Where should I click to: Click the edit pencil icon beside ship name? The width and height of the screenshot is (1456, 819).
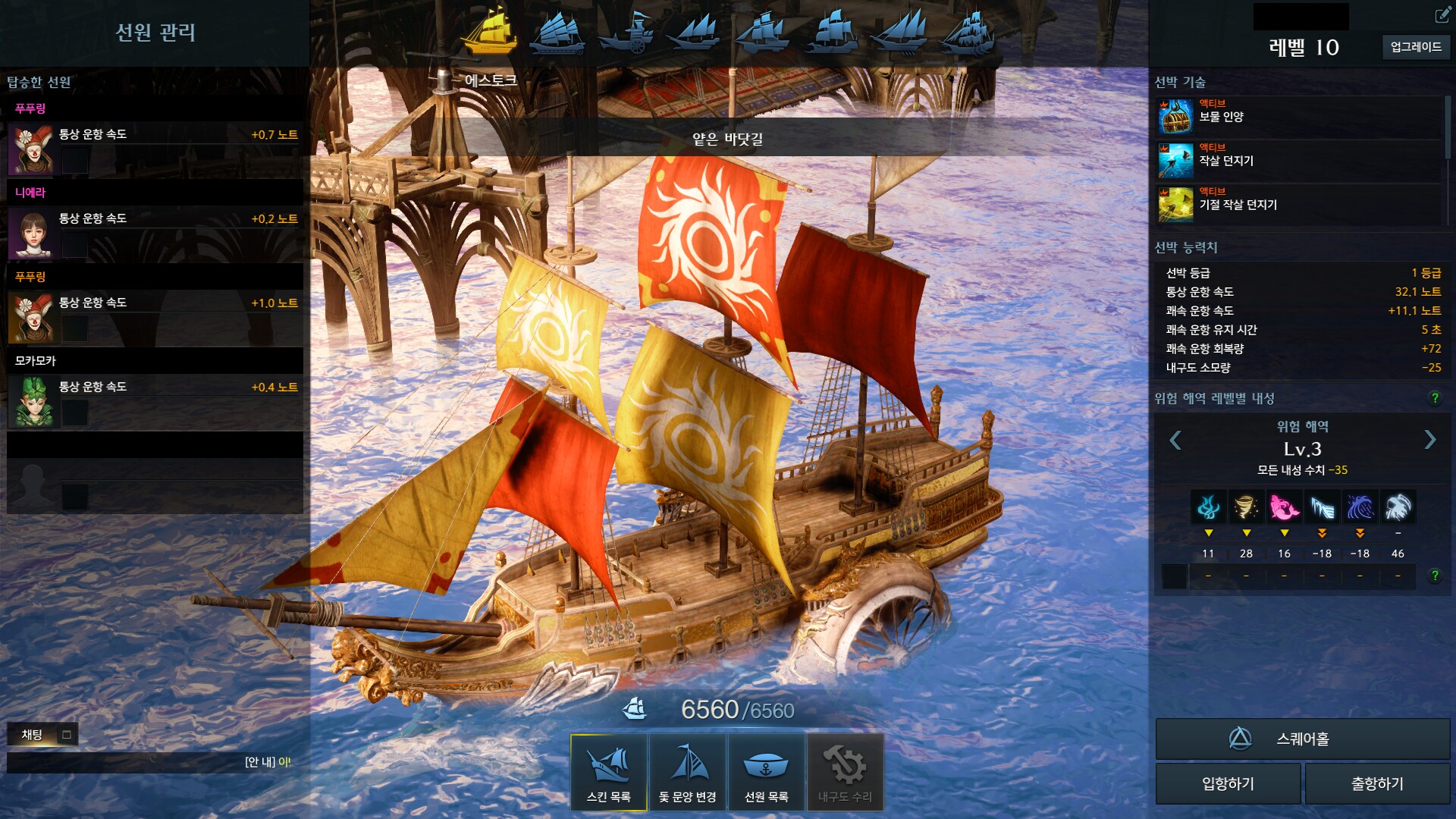click(1442, 15)
